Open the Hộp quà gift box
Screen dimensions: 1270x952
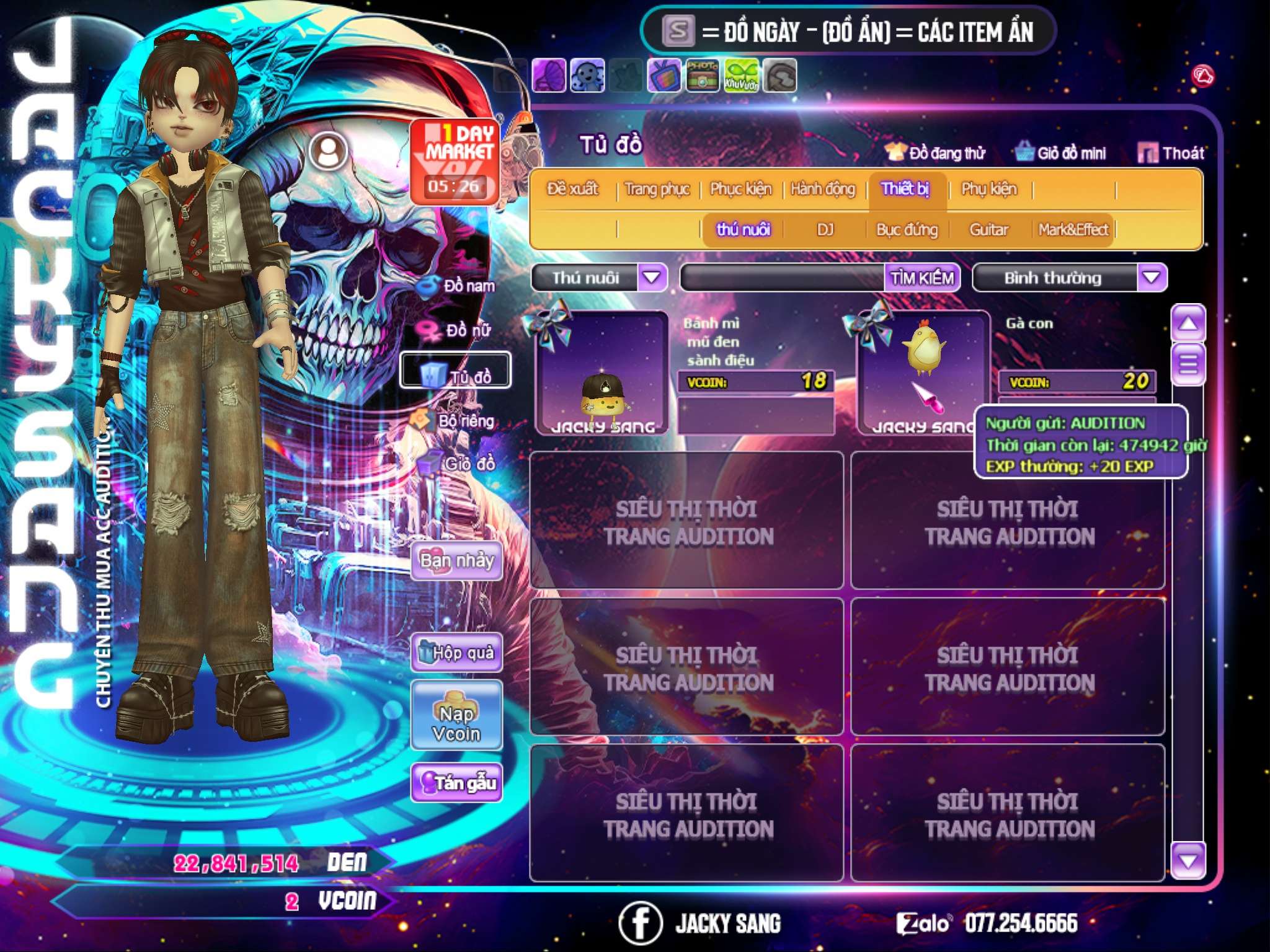(456, 652)
